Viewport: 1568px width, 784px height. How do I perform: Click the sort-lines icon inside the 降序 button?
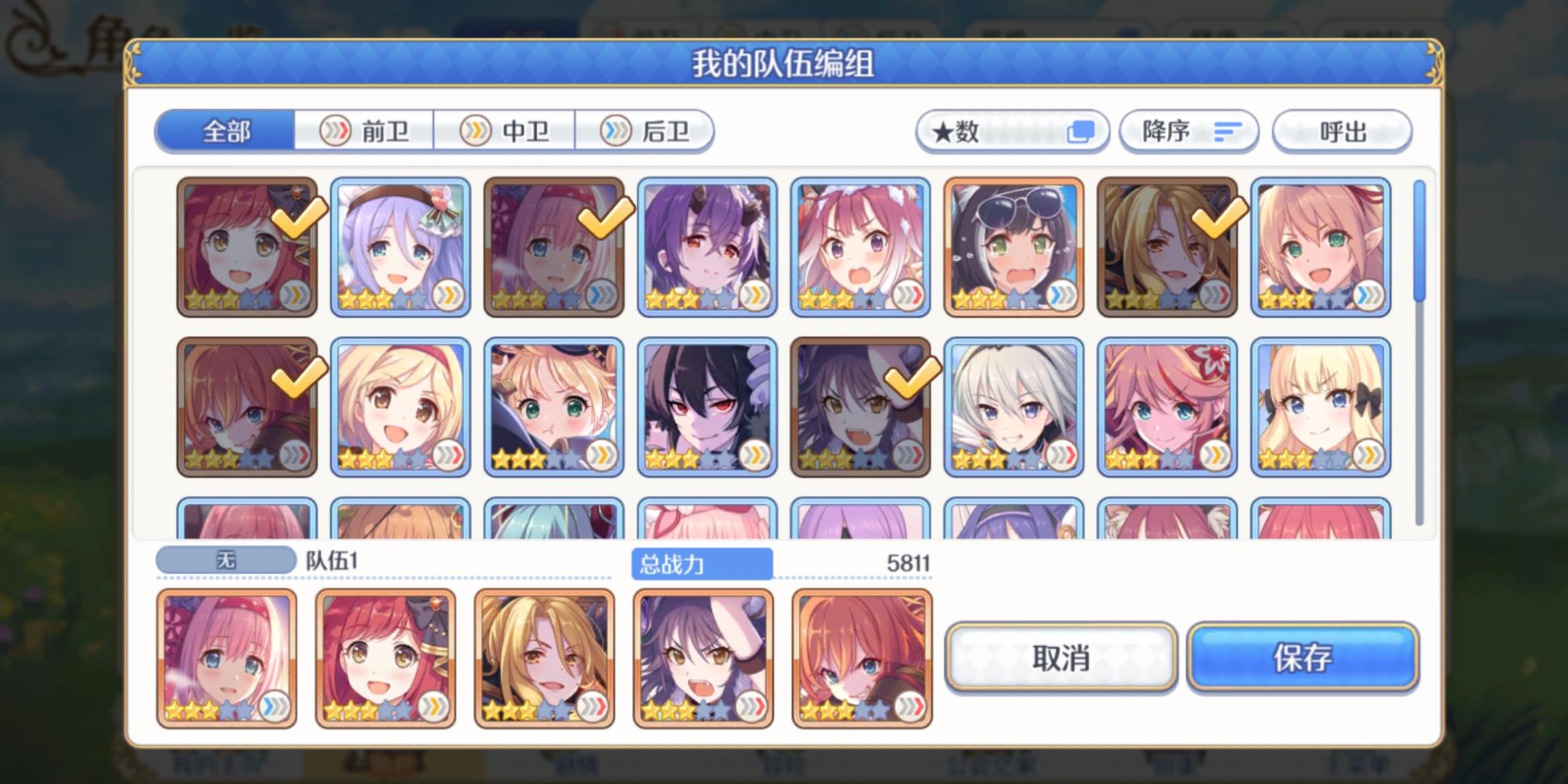tap(1225, 131)
